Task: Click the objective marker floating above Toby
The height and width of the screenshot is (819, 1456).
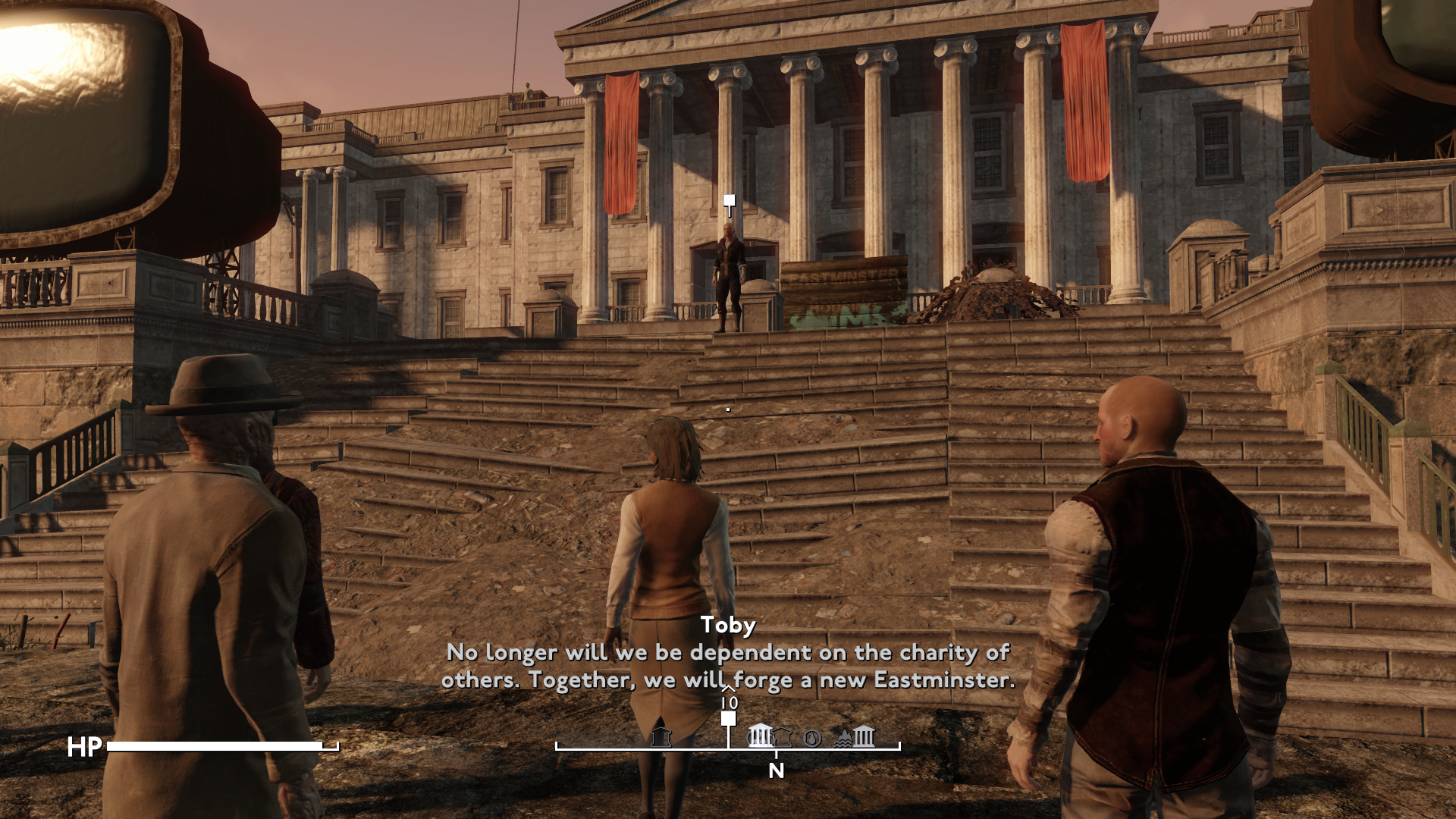Action: (729, 202)
